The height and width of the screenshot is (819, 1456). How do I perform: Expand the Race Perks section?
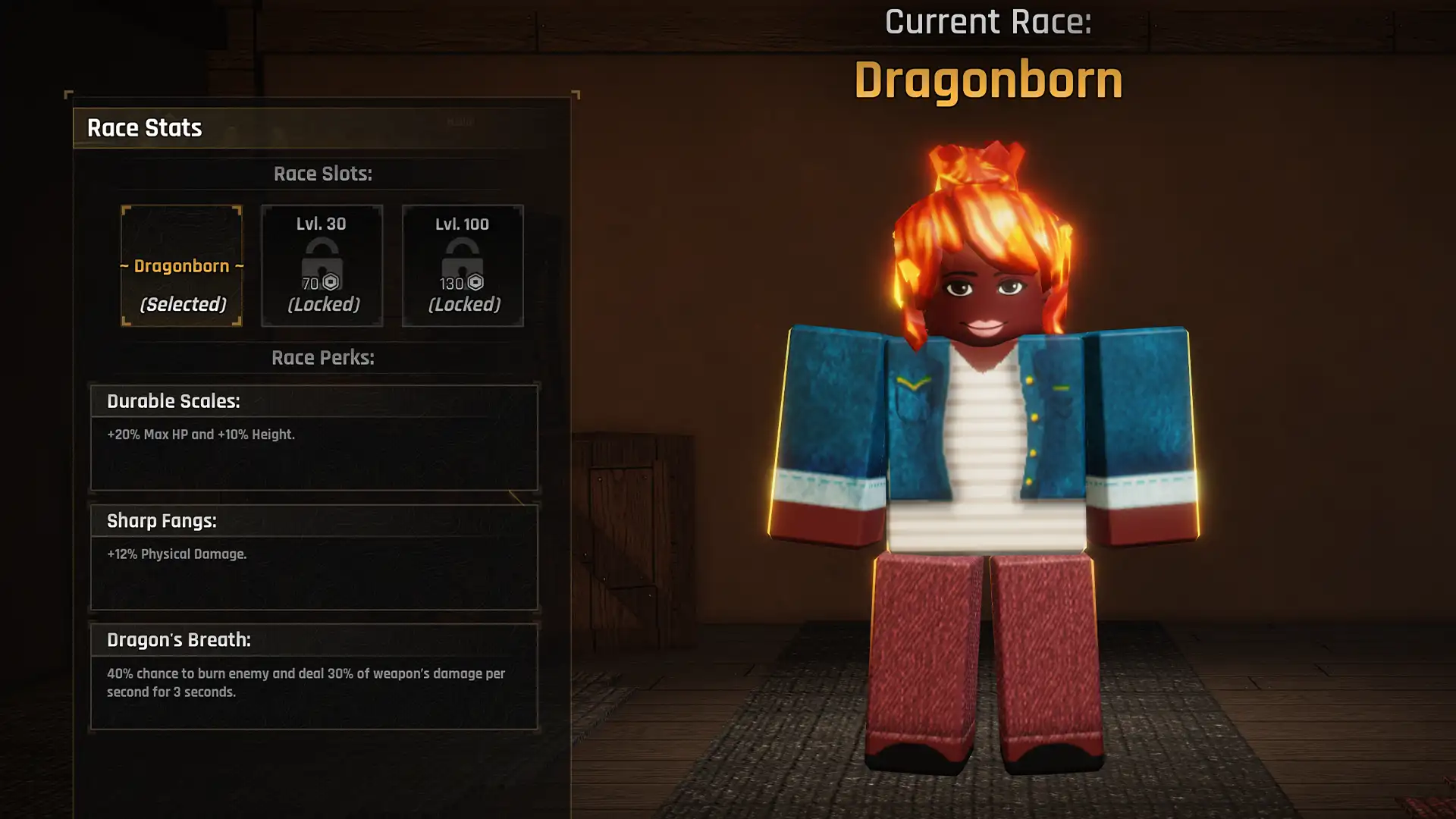click(x=323, y=357)
